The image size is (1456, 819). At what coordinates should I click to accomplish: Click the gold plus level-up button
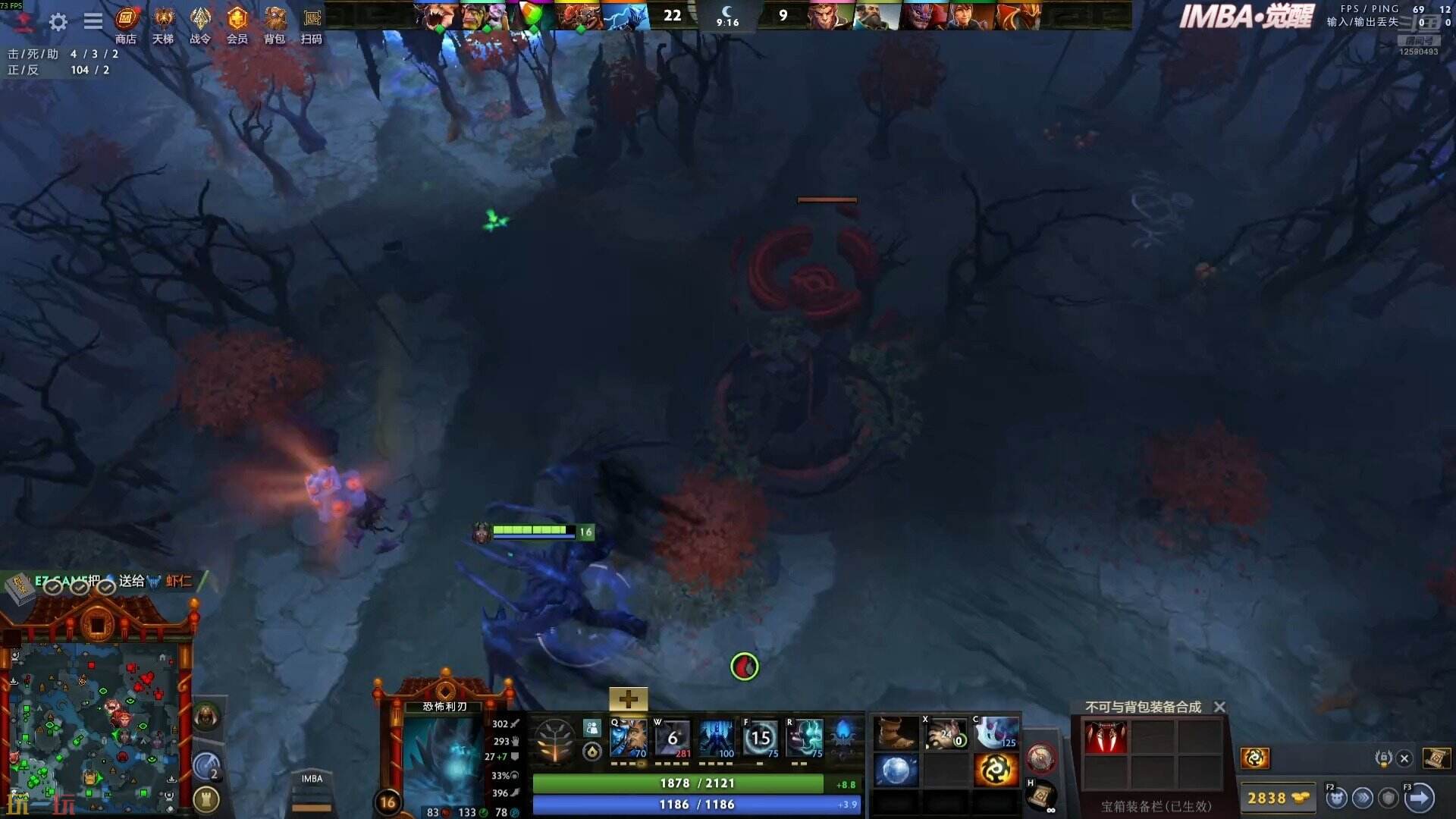(629, 699)
